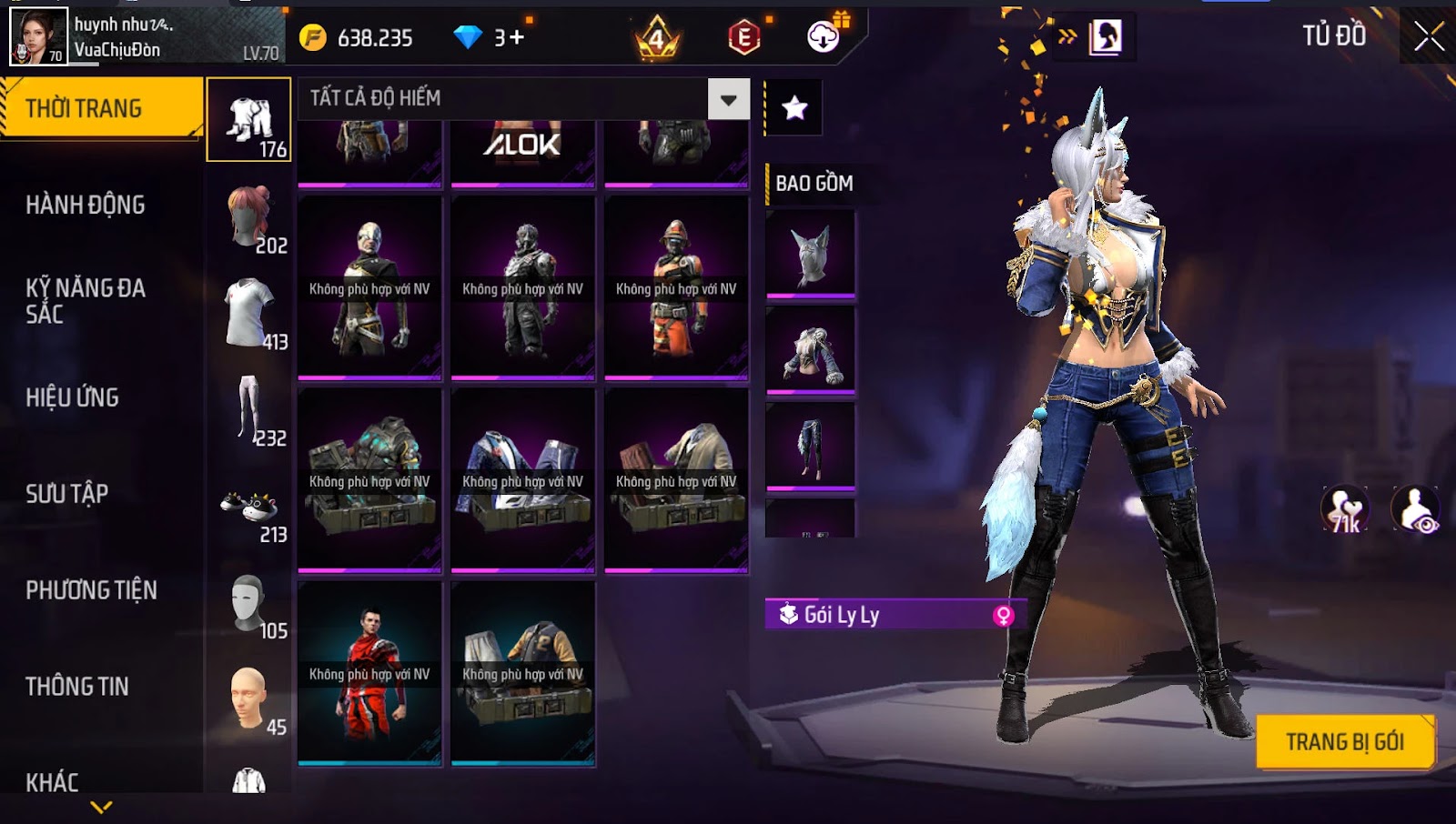Show the Thông Tin tab
1456x824 pixels.
[77, 687]
